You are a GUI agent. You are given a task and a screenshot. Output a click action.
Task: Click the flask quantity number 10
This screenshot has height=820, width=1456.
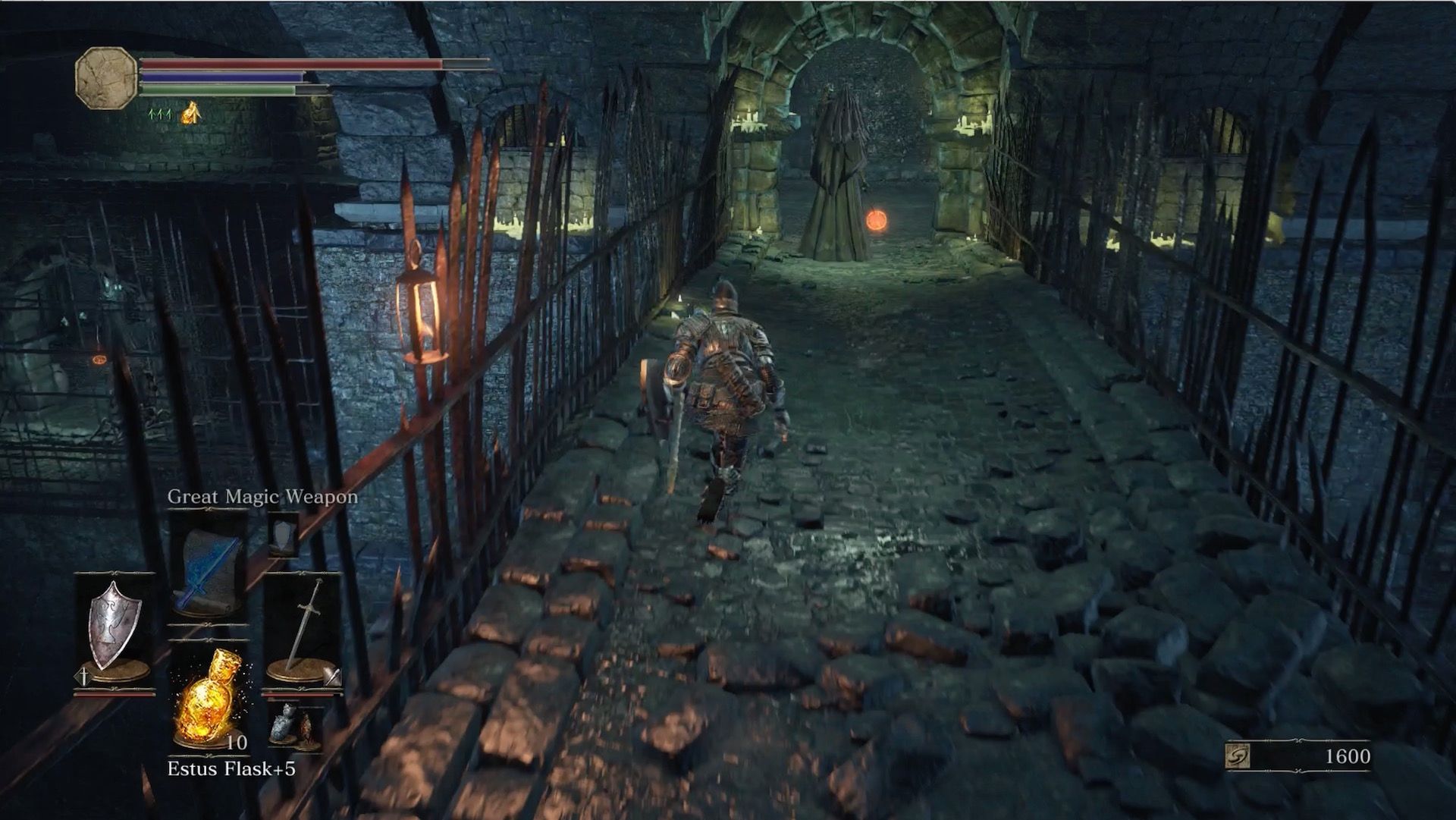[237, 741]
